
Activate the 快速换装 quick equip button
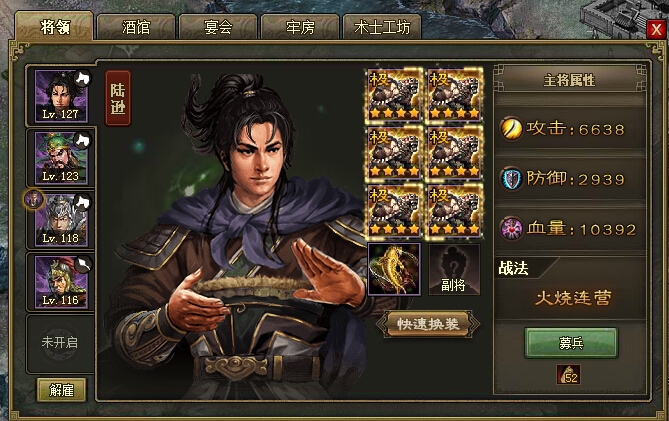(x=427, y=323)
